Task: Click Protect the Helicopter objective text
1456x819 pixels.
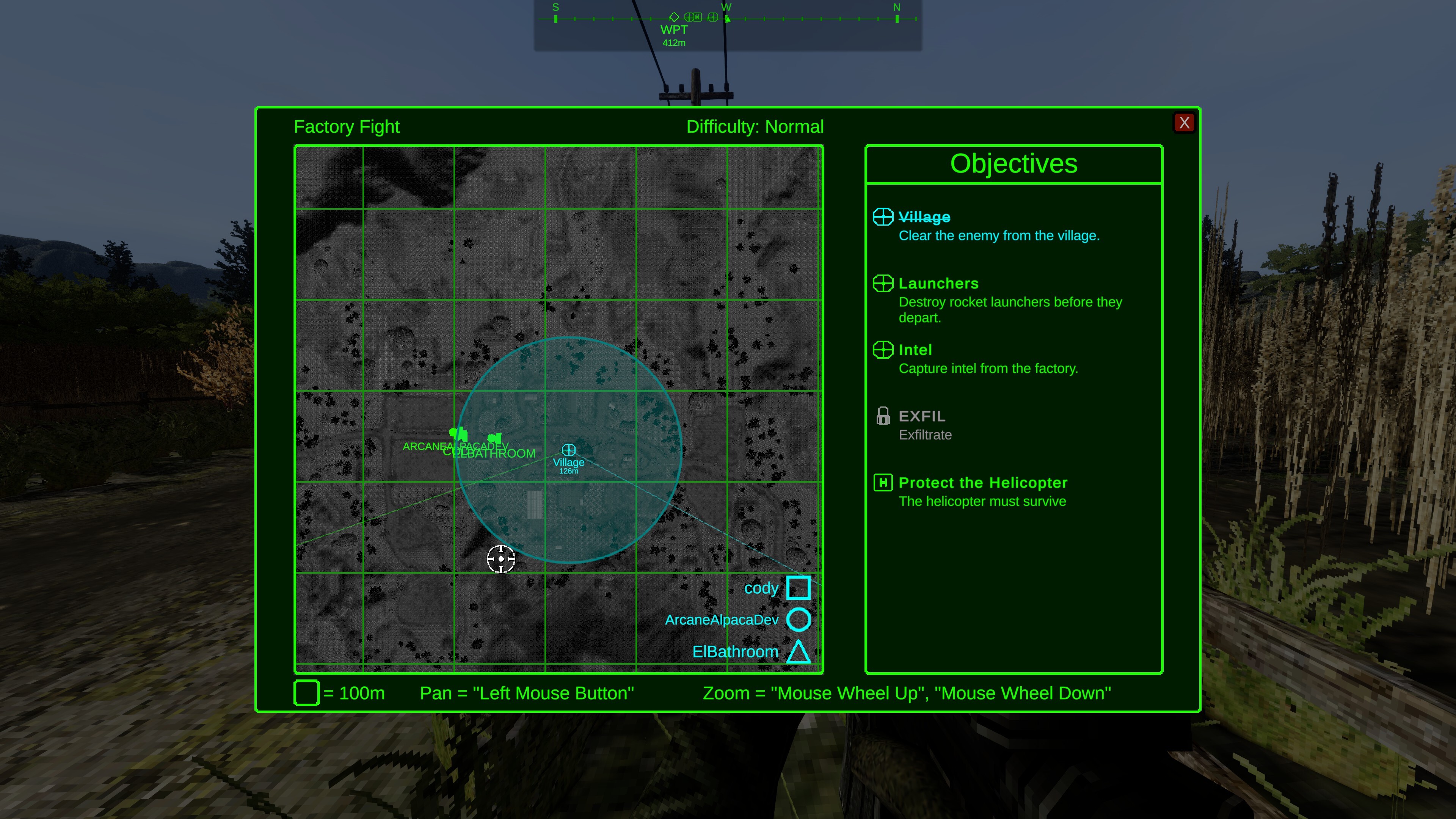Action: click(x=983, y=482)
